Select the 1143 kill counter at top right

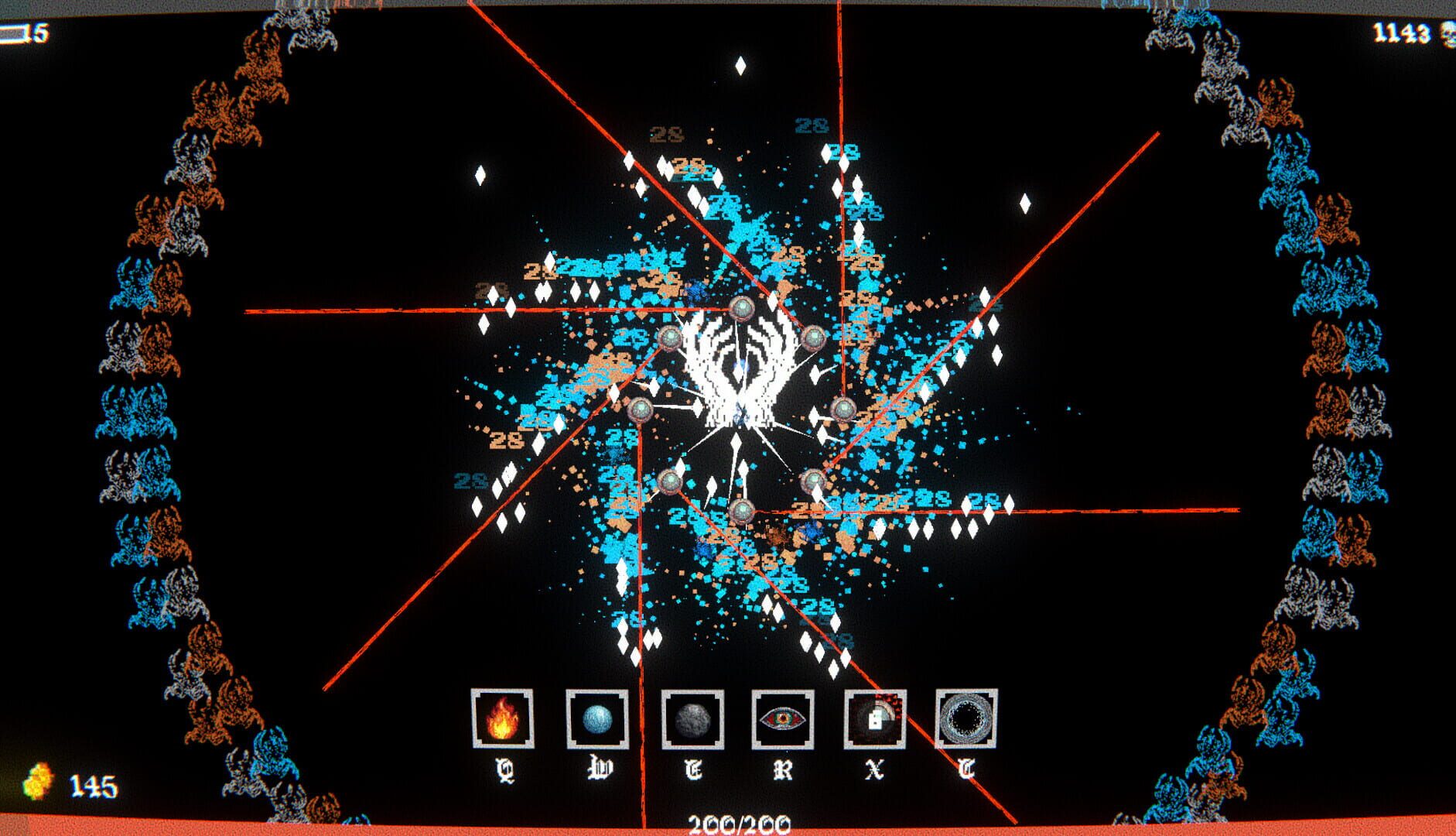[x=1400, y=33]
